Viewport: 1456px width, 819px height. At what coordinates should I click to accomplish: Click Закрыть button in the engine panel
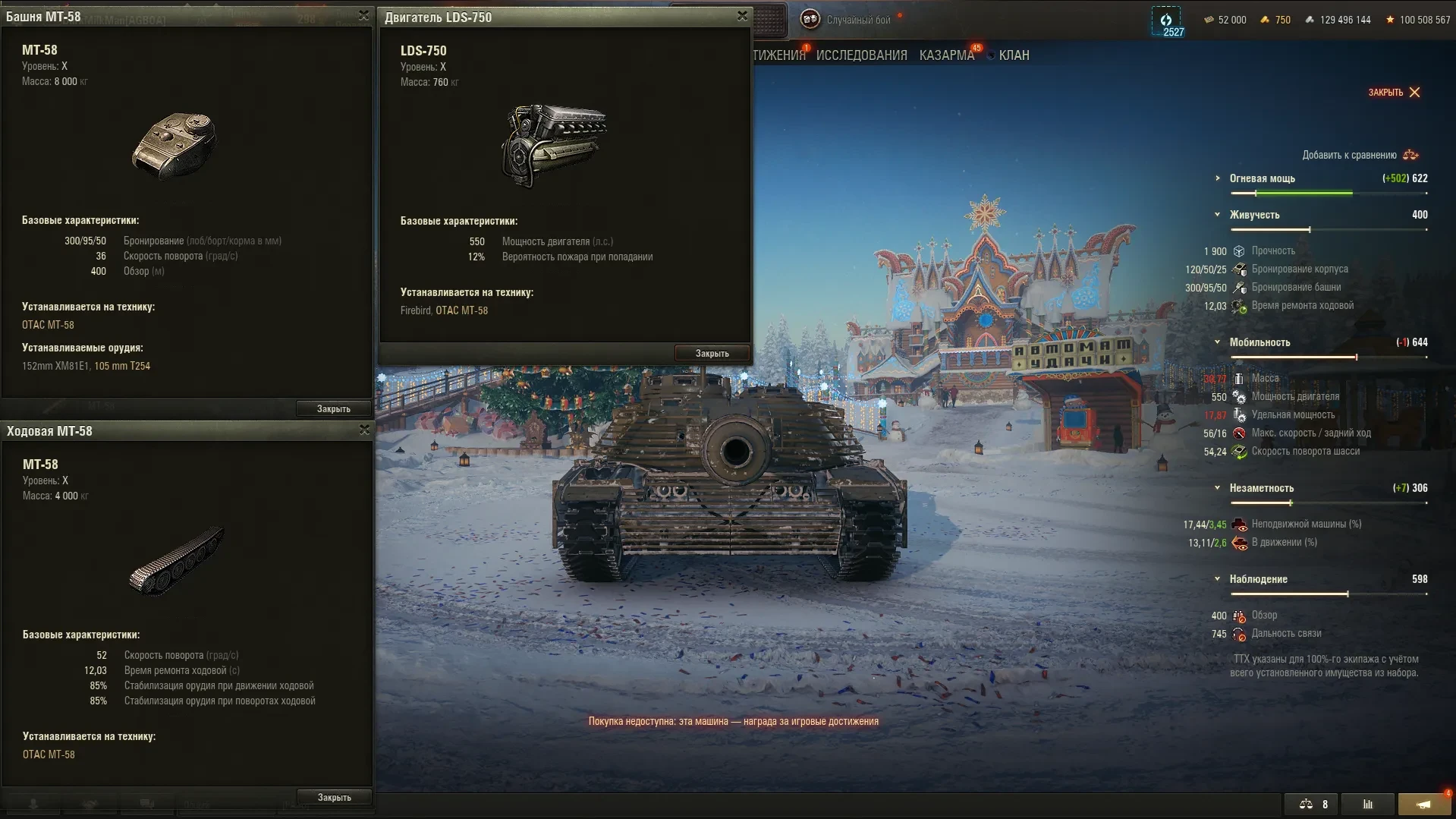pos(712,354)
